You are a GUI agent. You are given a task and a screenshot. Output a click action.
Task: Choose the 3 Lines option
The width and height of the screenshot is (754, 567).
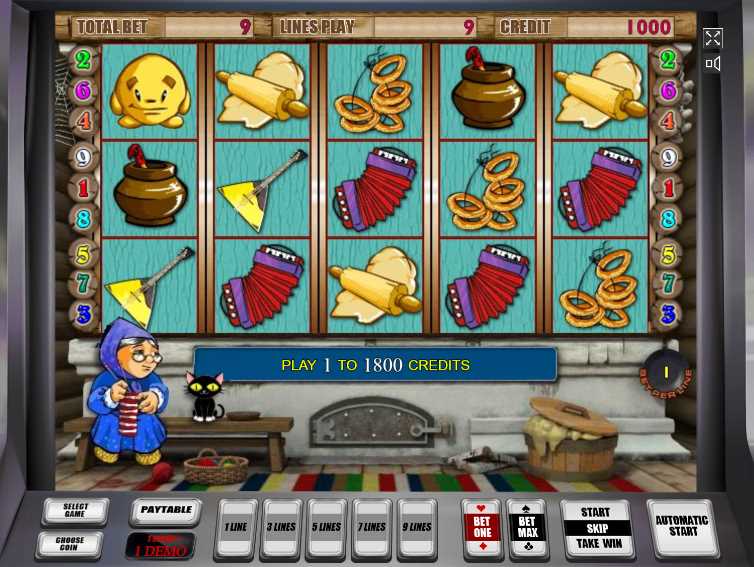(x=281, y=528)
